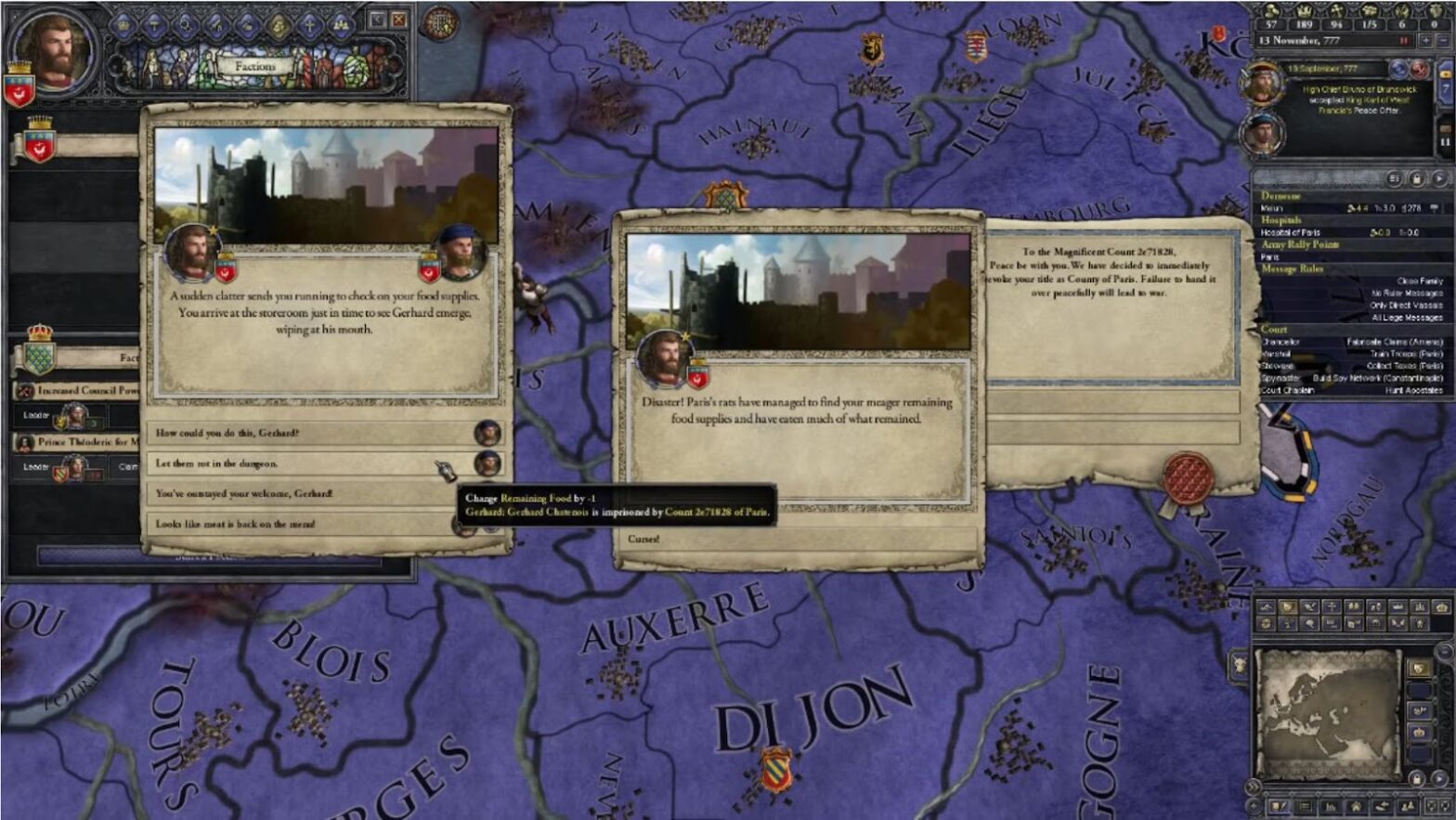Click the lock button below the minimap
The image size is (1456, 820).
click(1416, 778)
